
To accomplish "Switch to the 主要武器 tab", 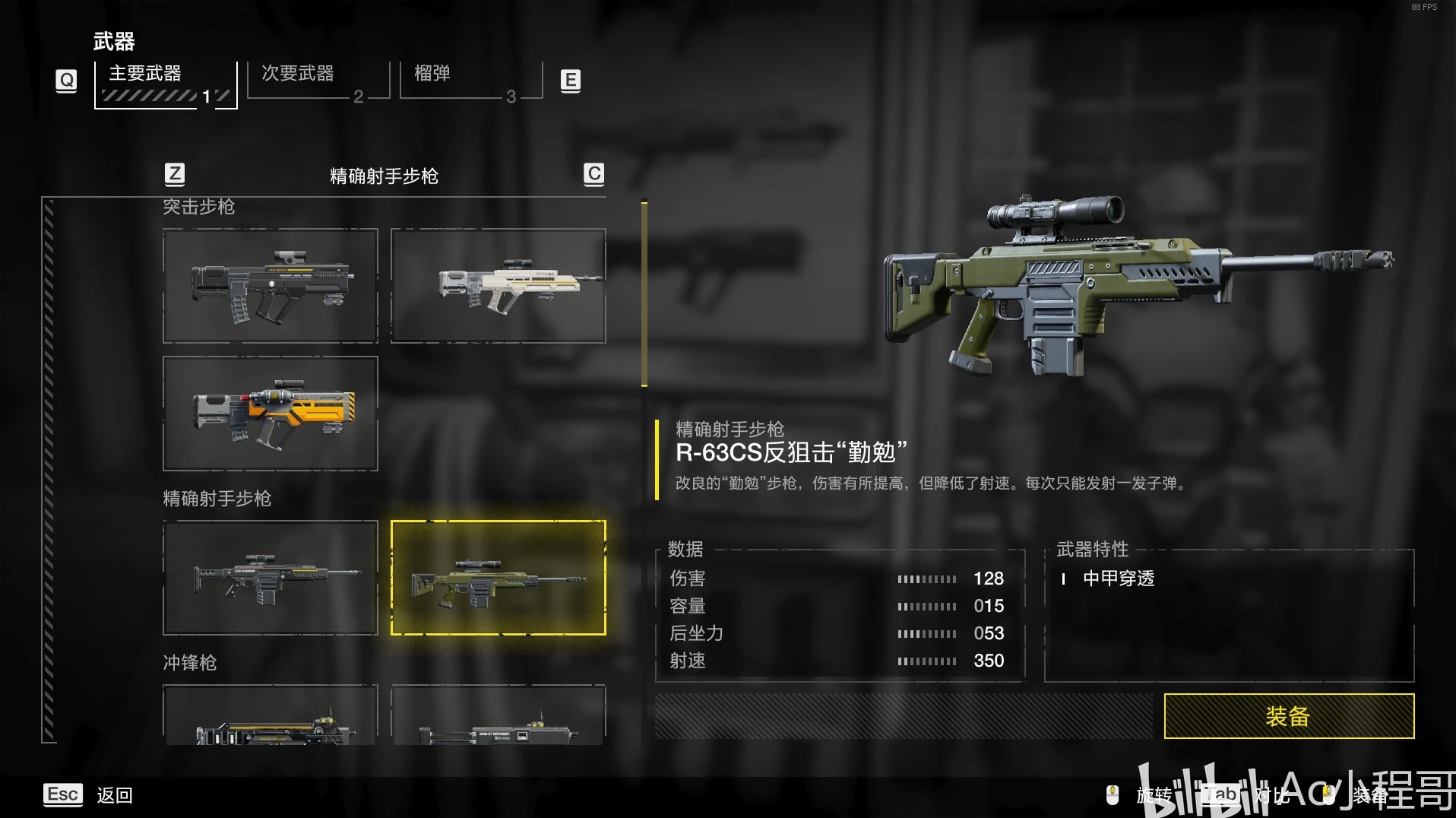I will 165,84.
